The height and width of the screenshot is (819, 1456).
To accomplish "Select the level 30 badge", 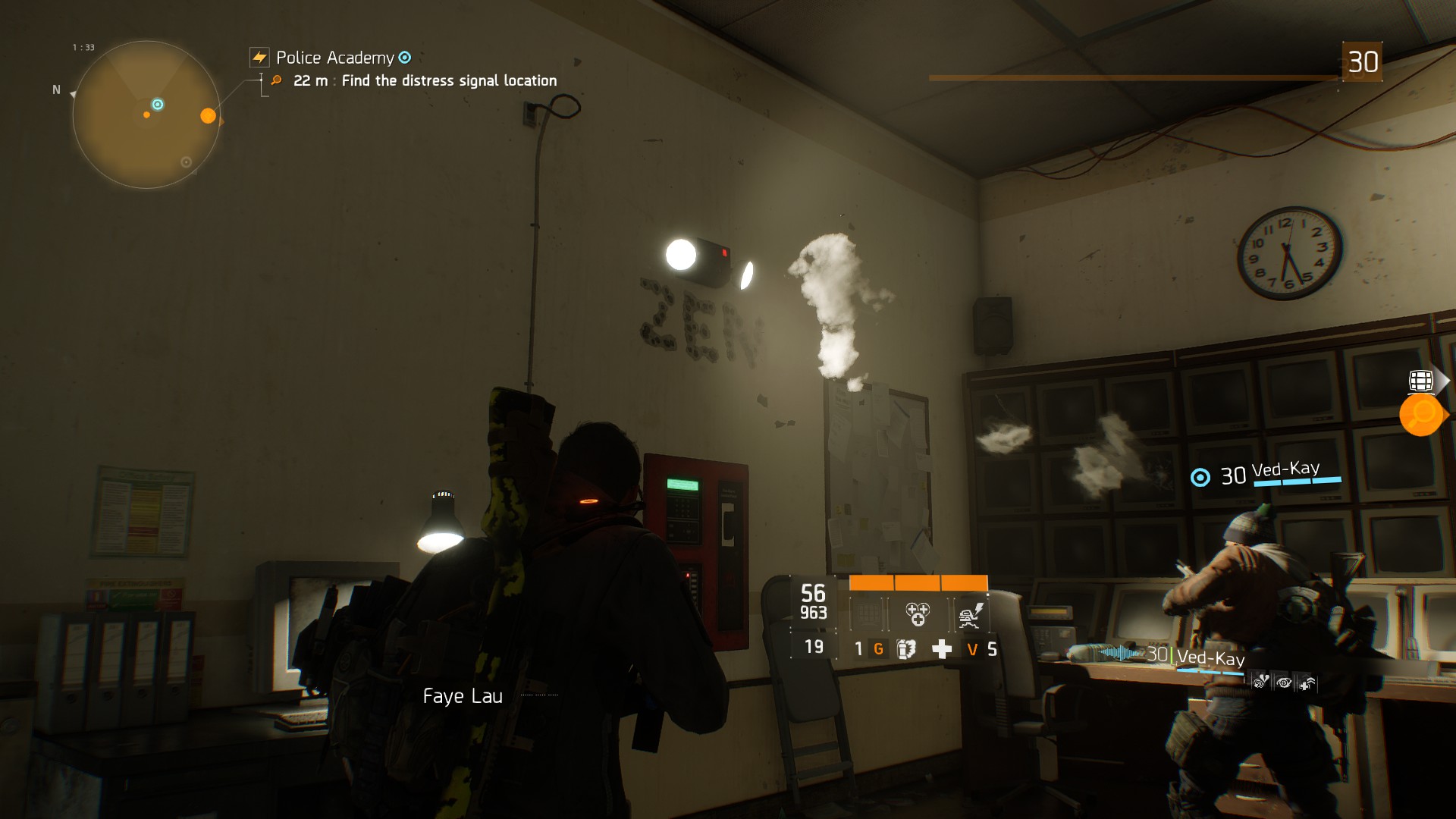I will 1362,62.
